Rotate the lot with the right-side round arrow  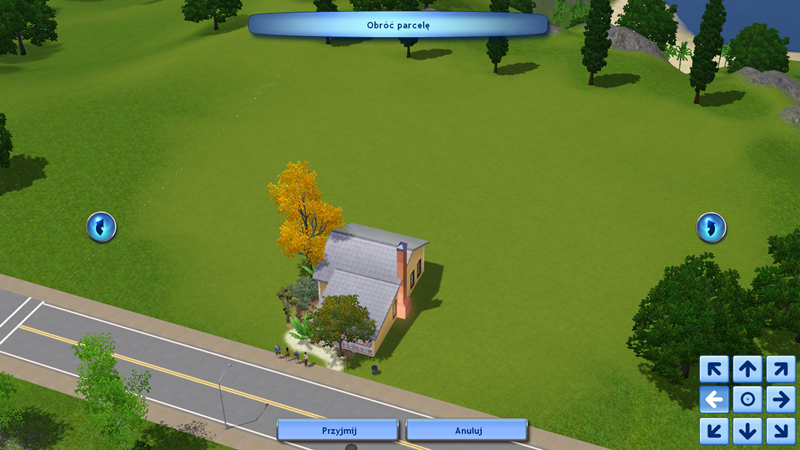[x=711, y=227]
